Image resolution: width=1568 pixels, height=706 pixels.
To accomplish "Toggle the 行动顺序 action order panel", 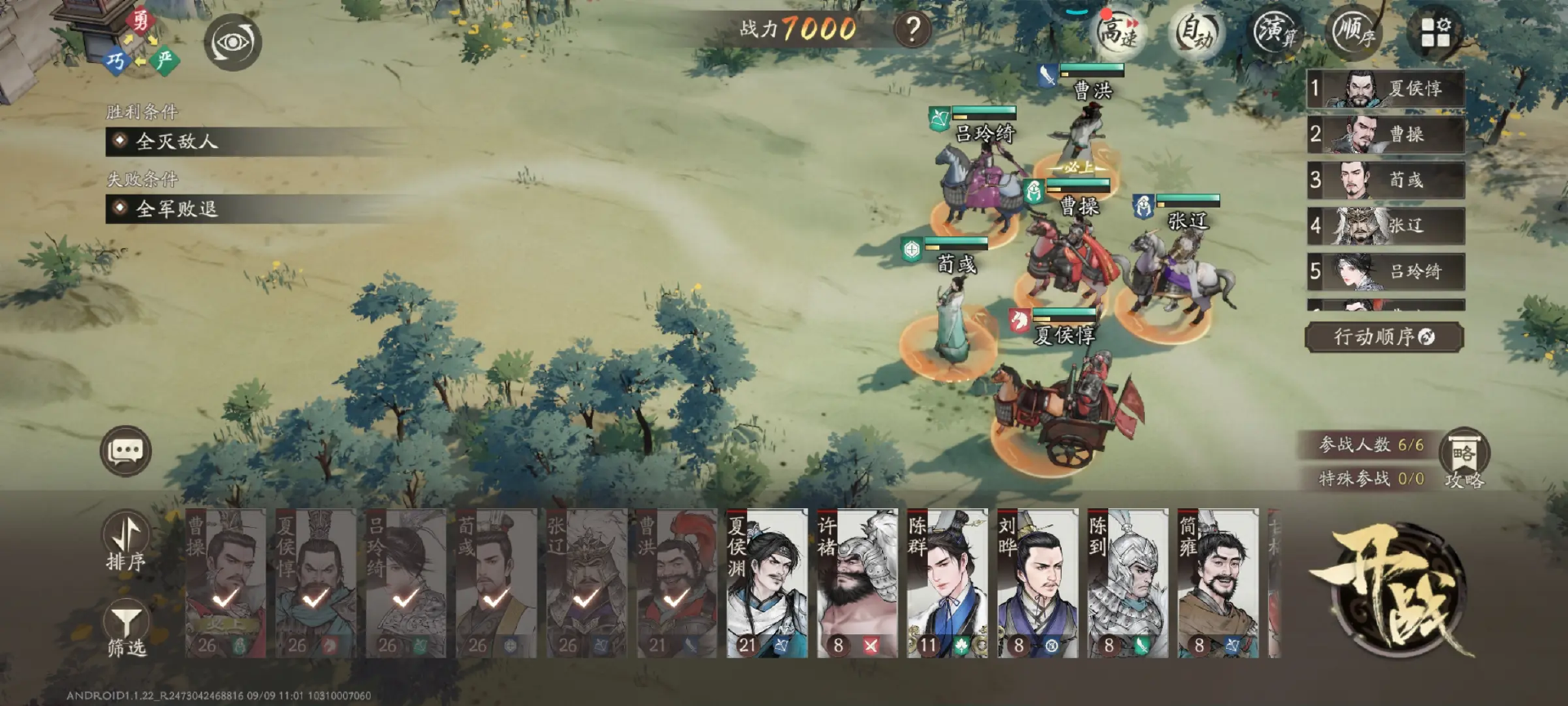I will (1383, 337).
